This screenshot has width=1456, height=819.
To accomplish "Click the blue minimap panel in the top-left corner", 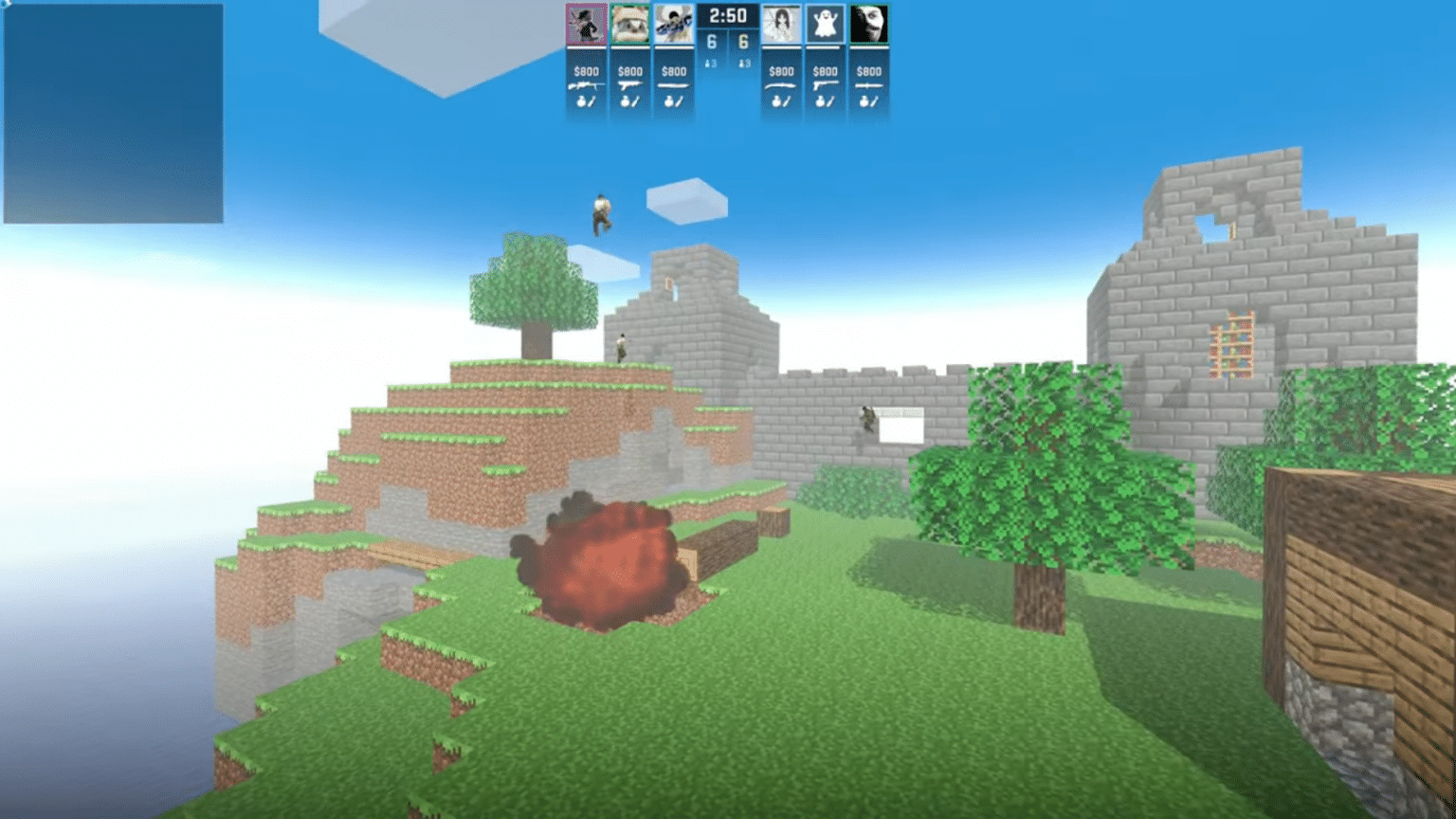I will tap(114, 114).
